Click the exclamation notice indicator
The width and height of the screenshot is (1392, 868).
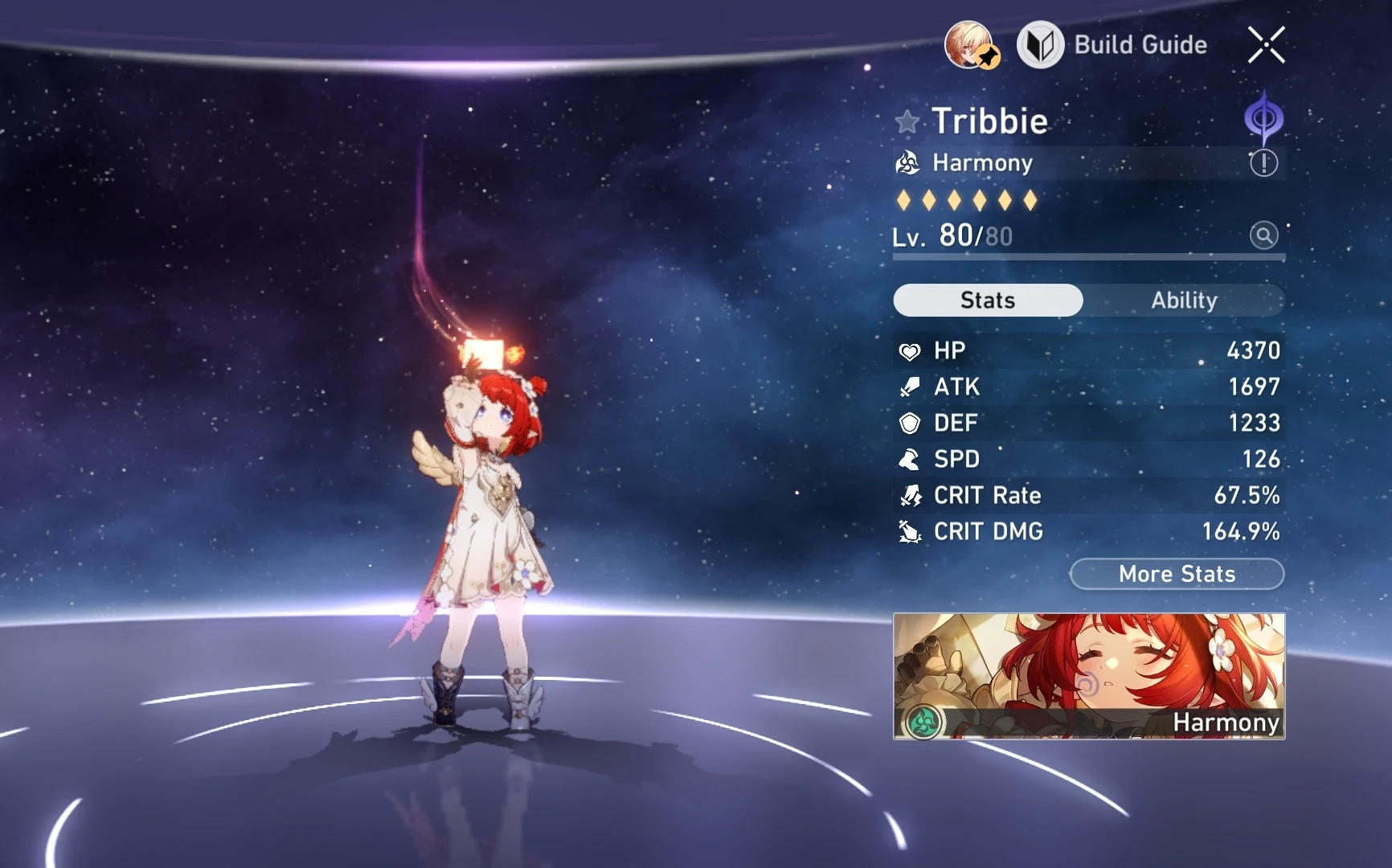(x=1263, y=163)
